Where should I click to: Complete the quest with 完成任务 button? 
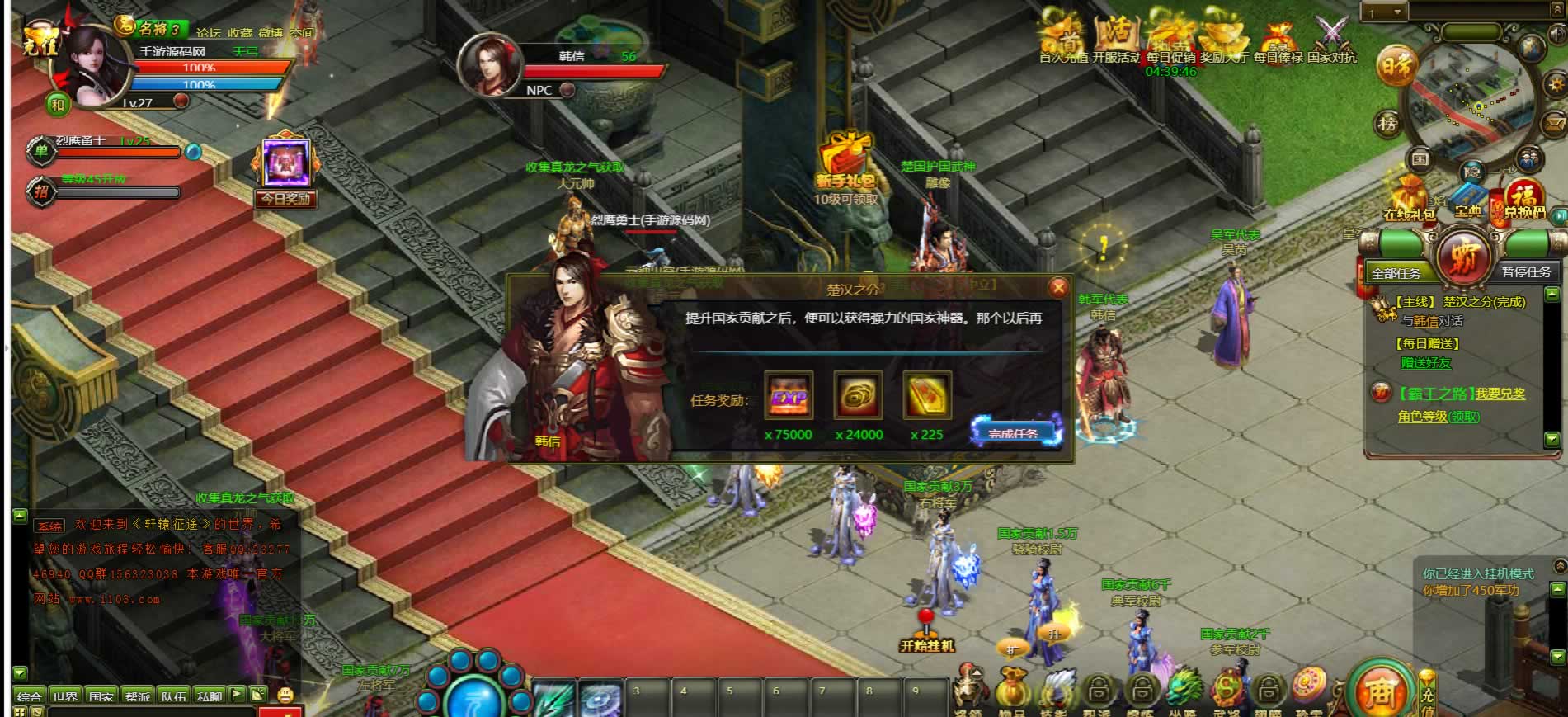click(1015, 432)
